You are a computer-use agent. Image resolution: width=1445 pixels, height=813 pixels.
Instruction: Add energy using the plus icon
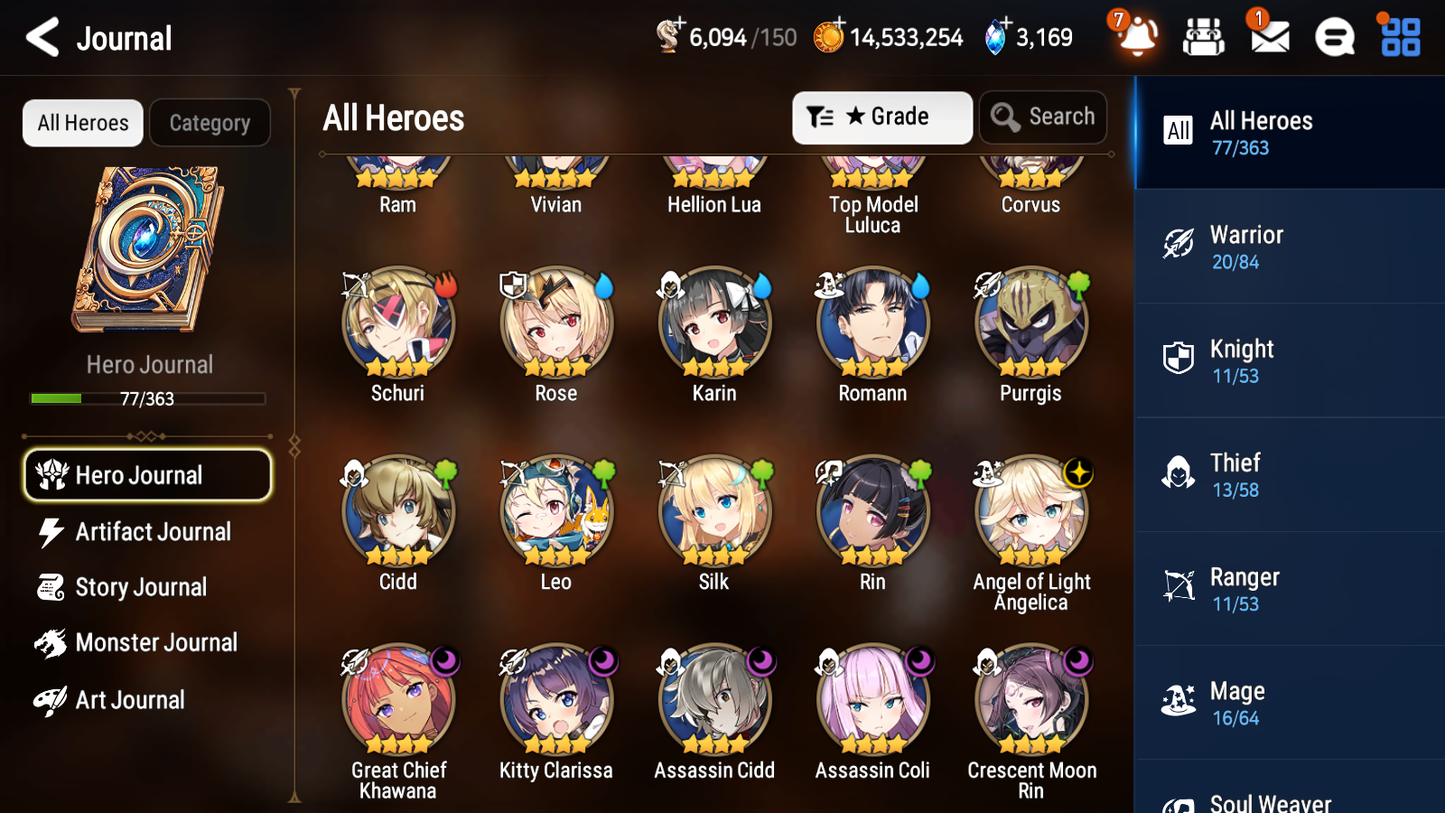point(682,22)
